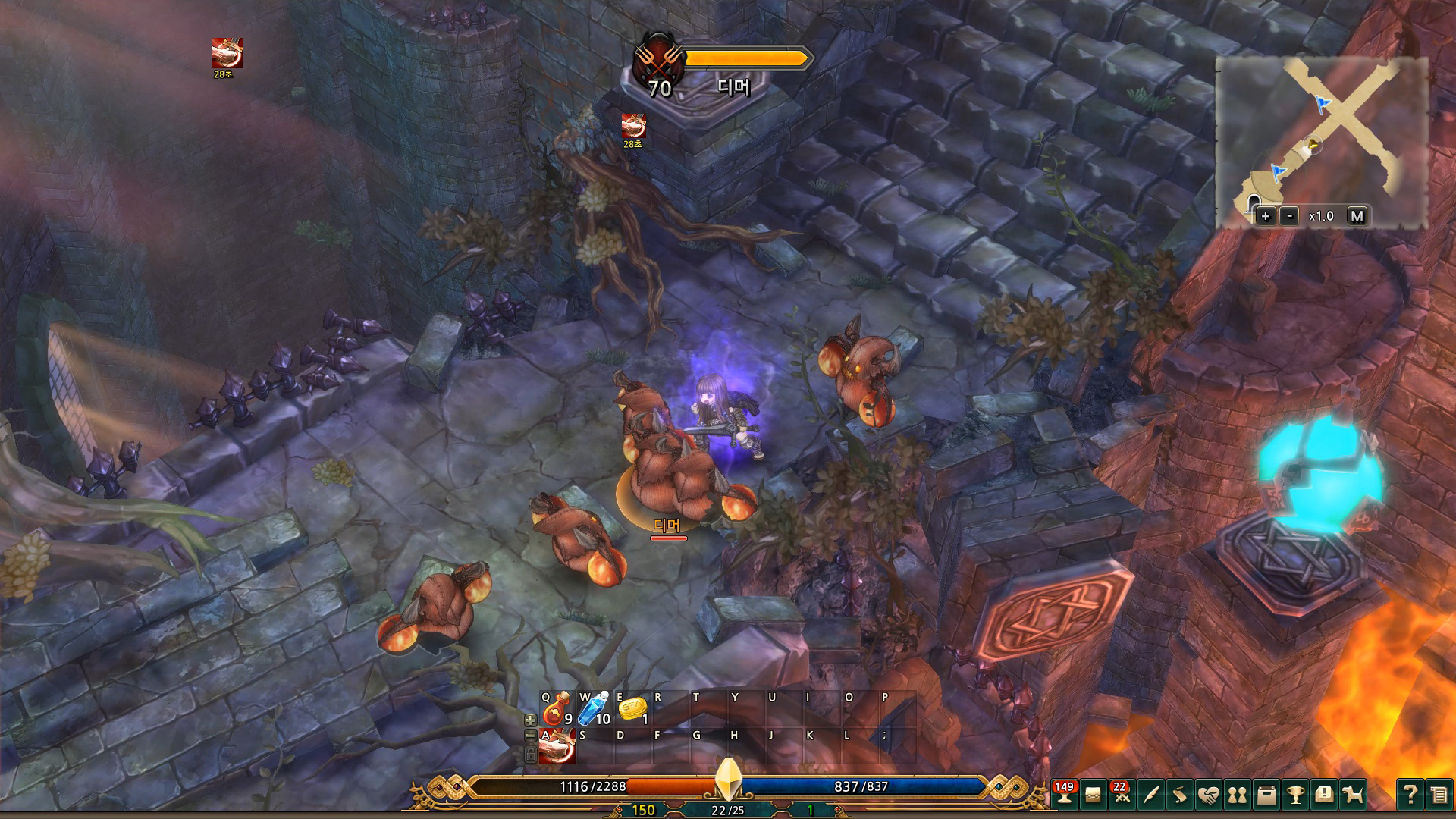Expand an extra quickbar row with the plus button
This screenshot has height=819, width=1456.
tap(531, 720)
